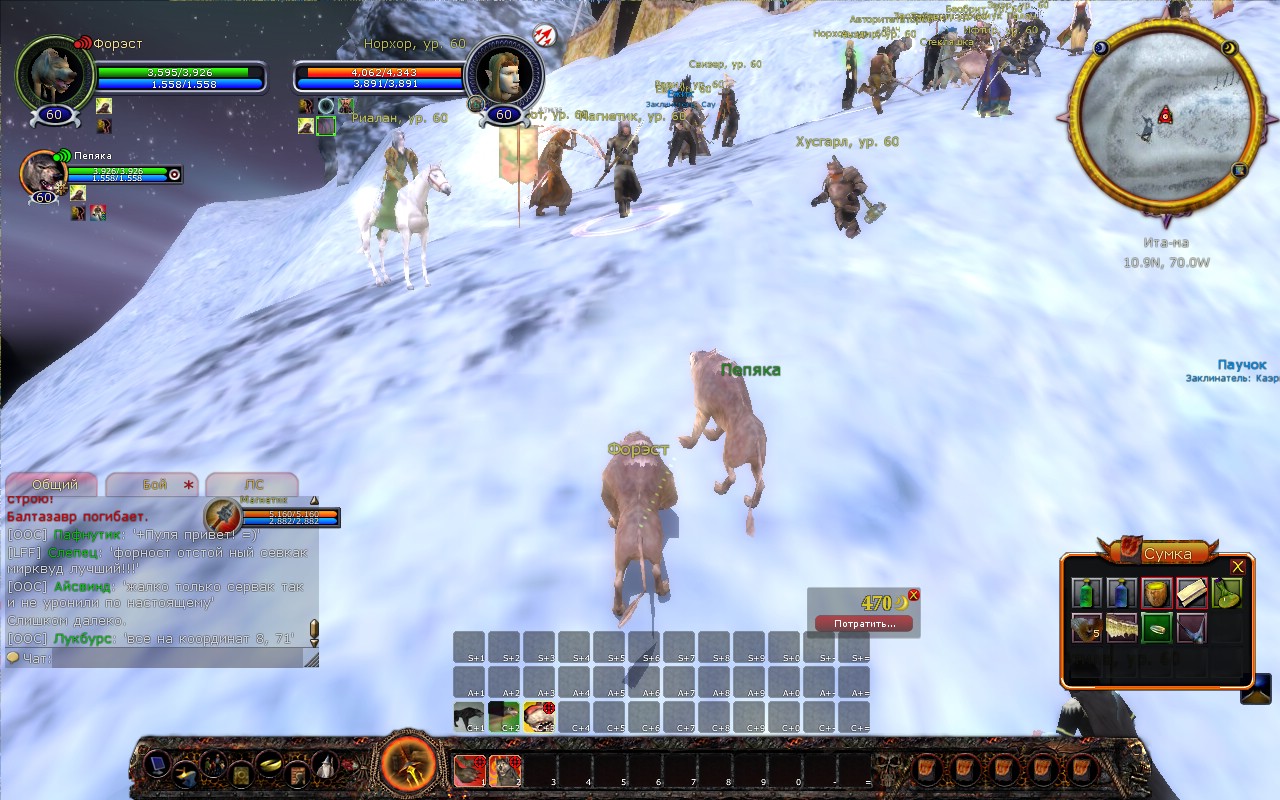
Task: Choose the green round flask in bag
Action: [x=1227, y=593]
